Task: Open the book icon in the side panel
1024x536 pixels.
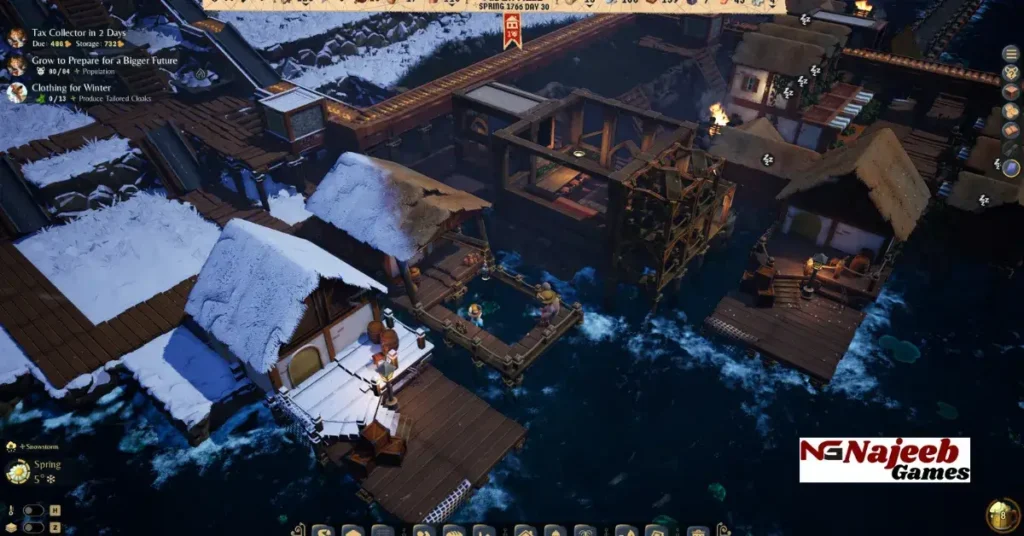Action: [x=1011, y=130]
